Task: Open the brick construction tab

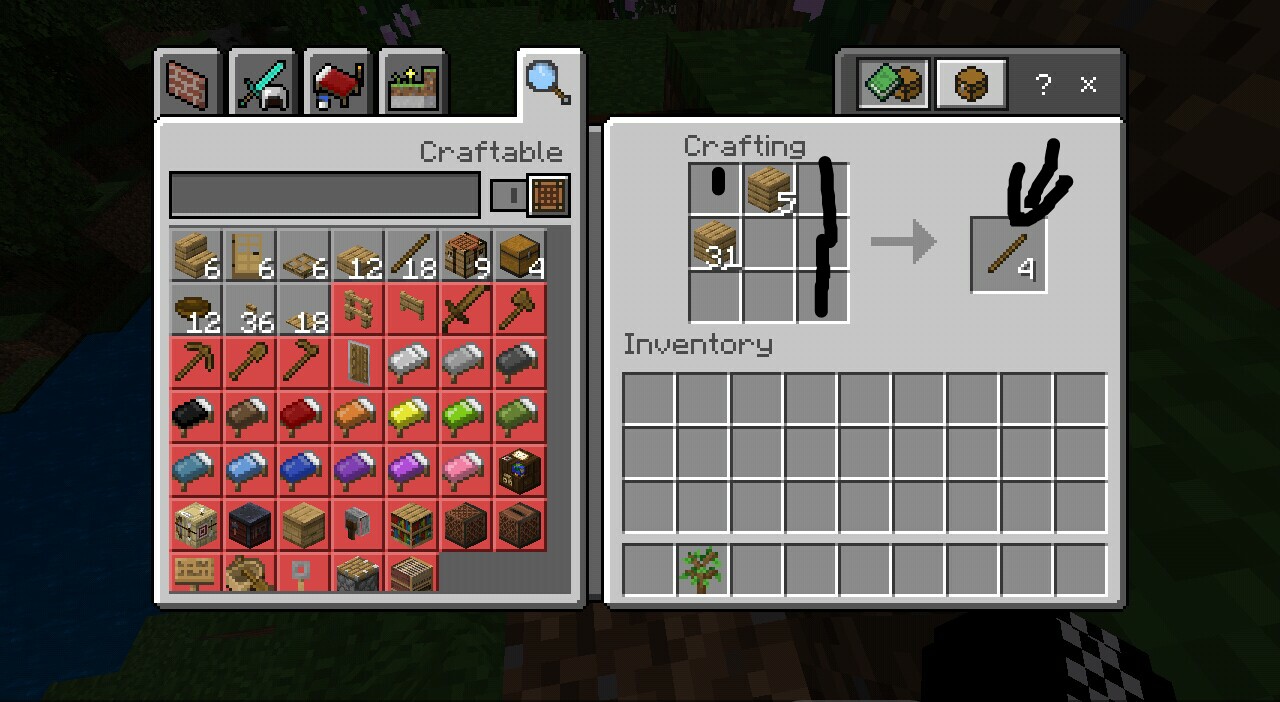Action: (x=189, y=85)
